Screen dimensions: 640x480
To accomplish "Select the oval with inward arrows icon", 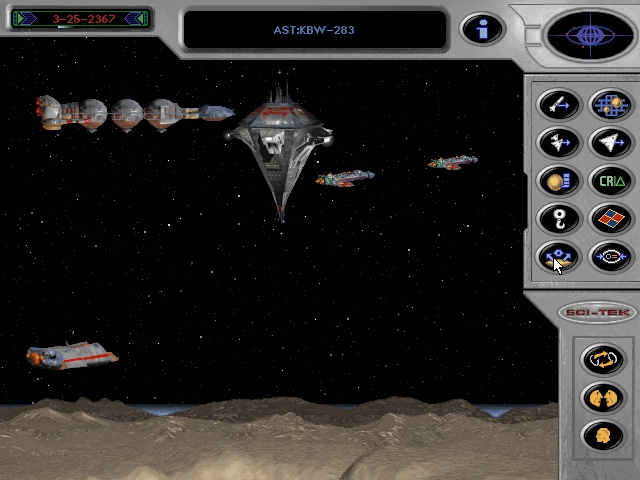I will (608, 256).
